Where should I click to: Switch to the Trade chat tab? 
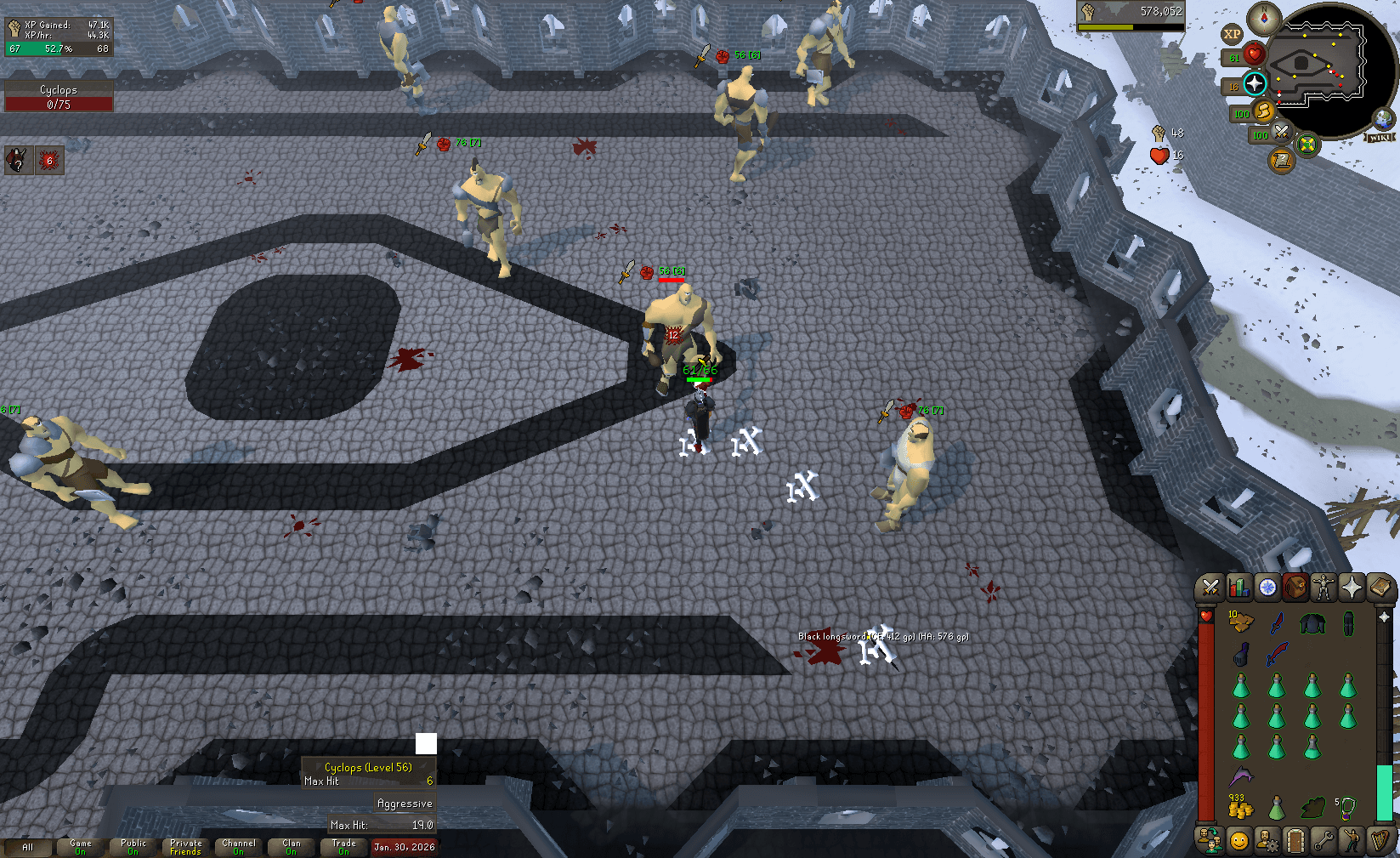[x=343, y=844]
